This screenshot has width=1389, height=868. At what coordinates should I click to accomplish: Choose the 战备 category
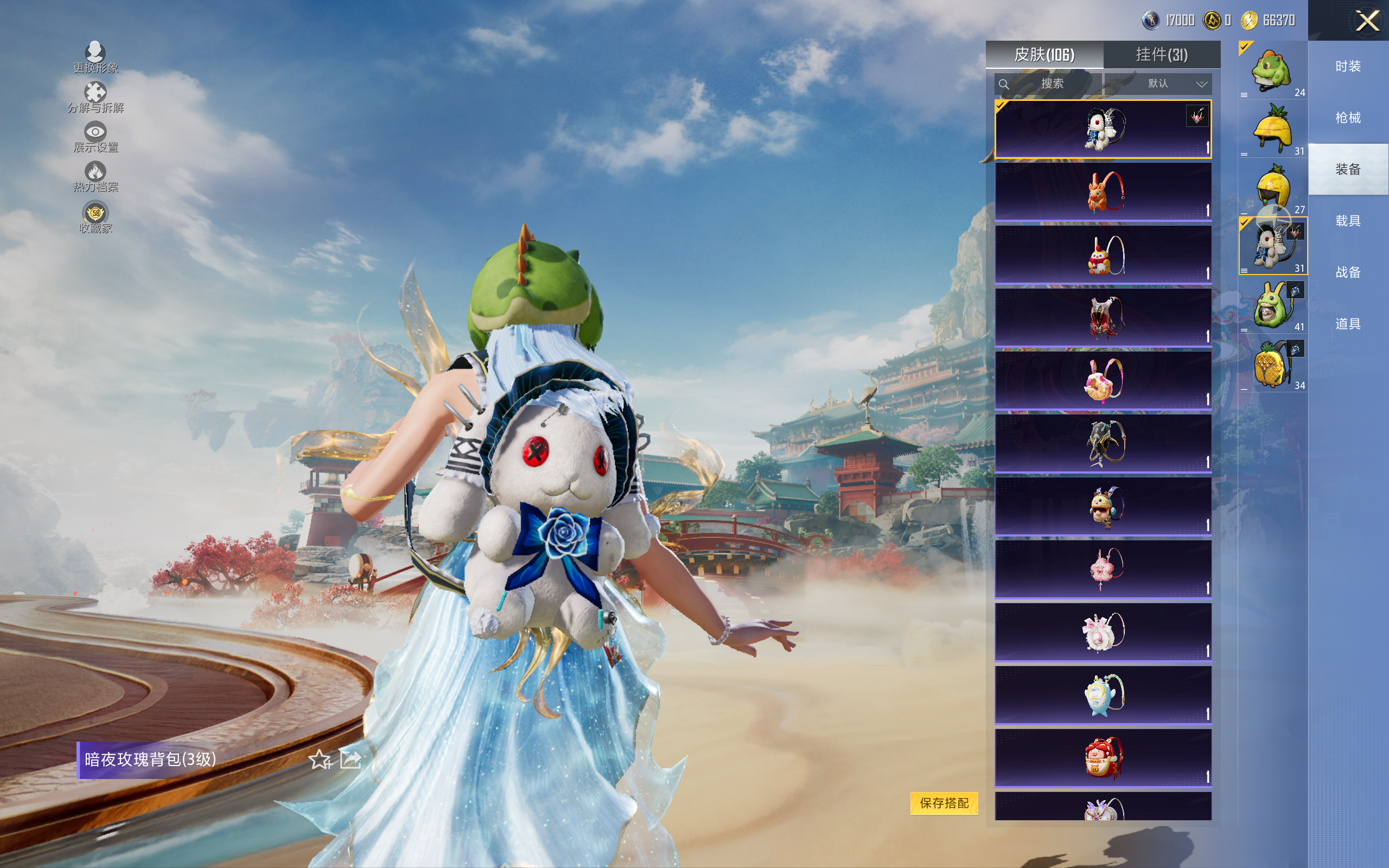point(1348,272)
